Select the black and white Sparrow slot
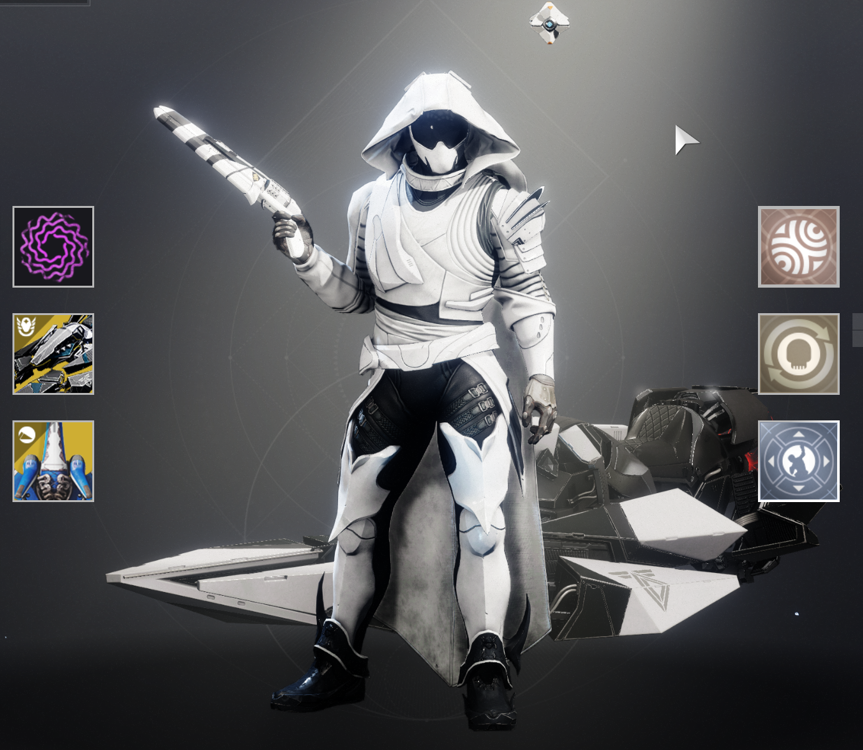This screenshot has width=863, height=750. pos(53,354)
